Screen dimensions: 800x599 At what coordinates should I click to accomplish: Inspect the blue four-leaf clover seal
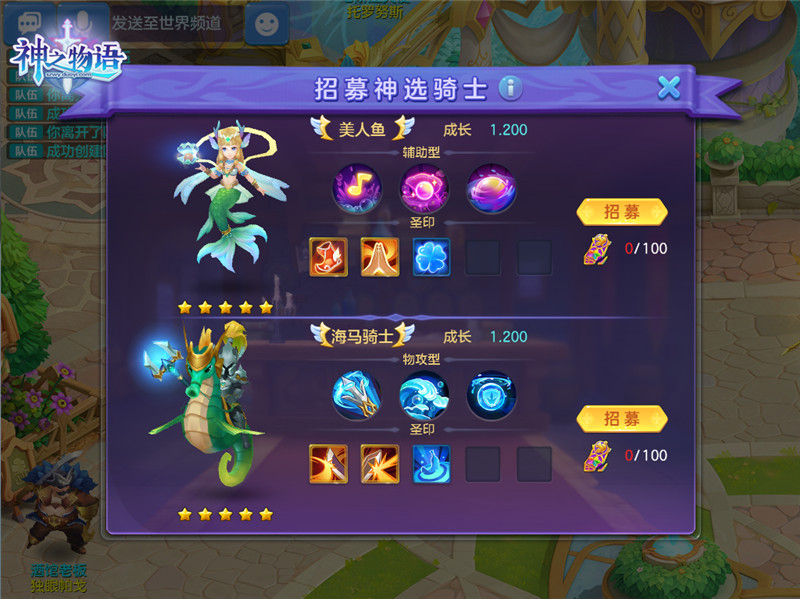click(431, 257)
